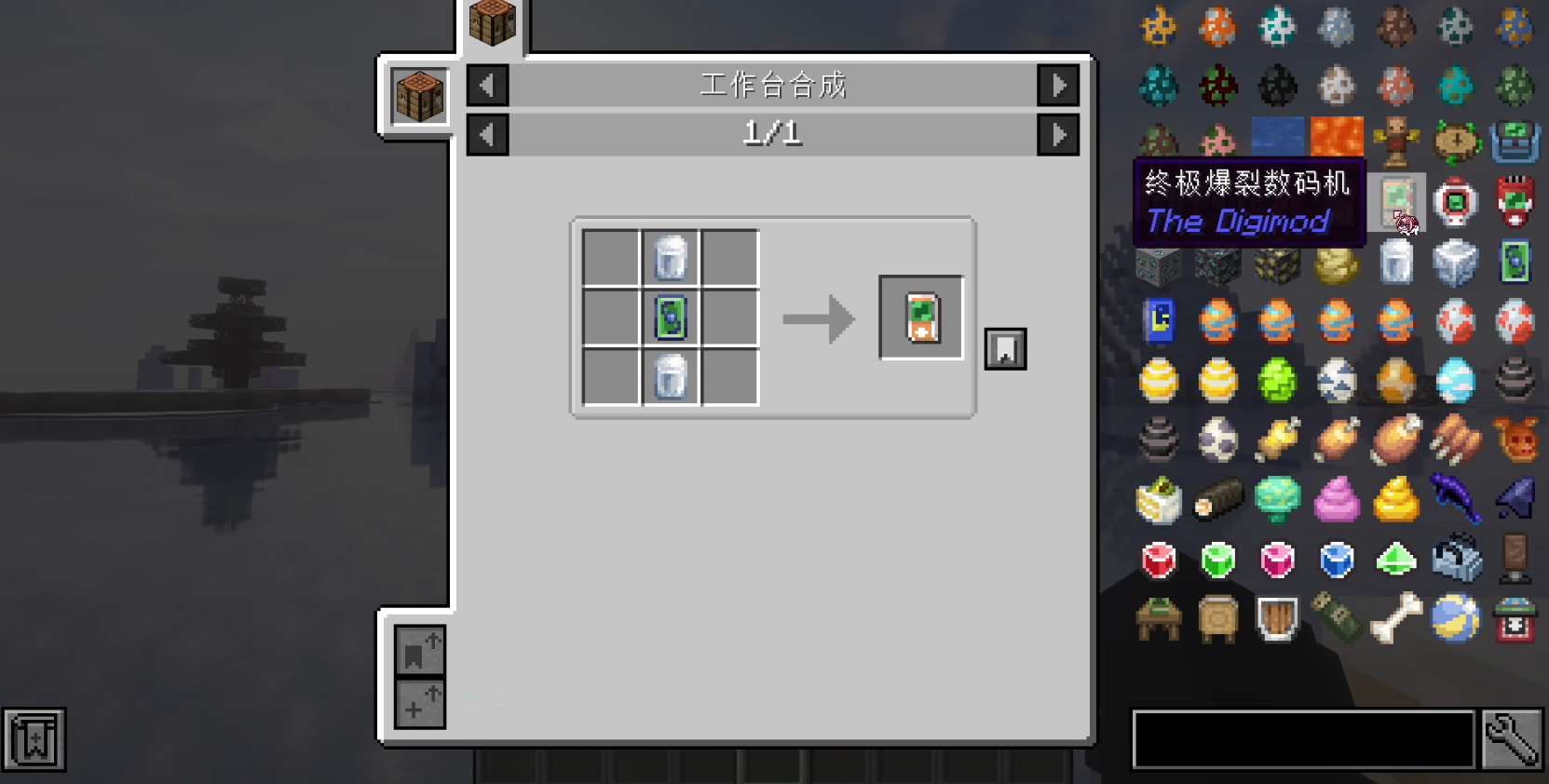
Task: Click the crafted digivice output slot
Action: click(x=921, y=318)
